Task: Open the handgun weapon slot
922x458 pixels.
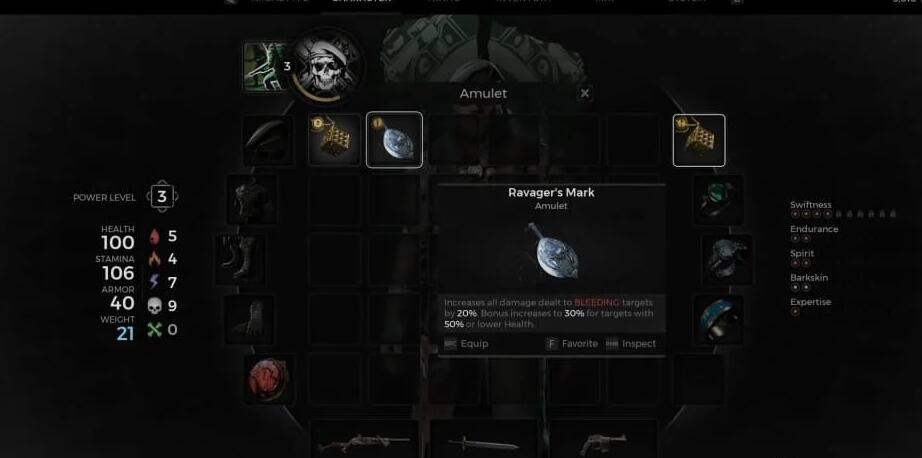Action: point(598,441)
